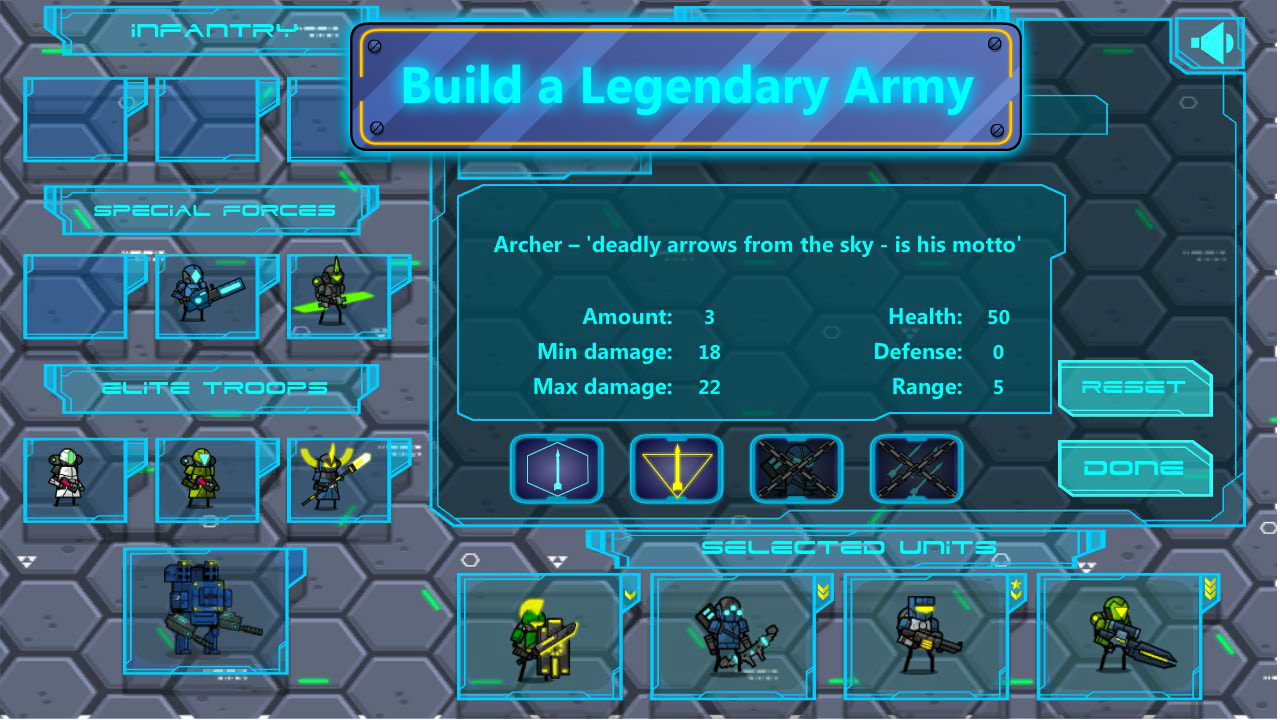Click the yellow triangle arrow ability icon
This screenshot has height=720, width=1280.
676,468
